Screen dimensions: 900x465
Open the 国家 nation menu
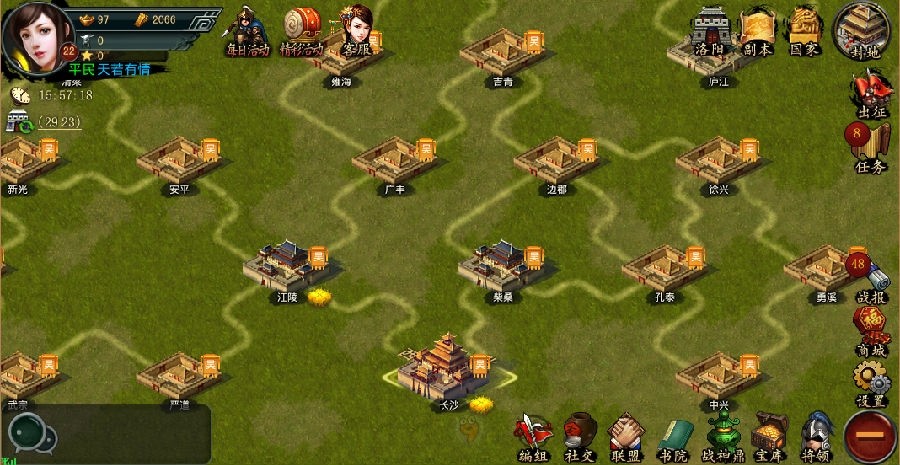click(805, 28)
